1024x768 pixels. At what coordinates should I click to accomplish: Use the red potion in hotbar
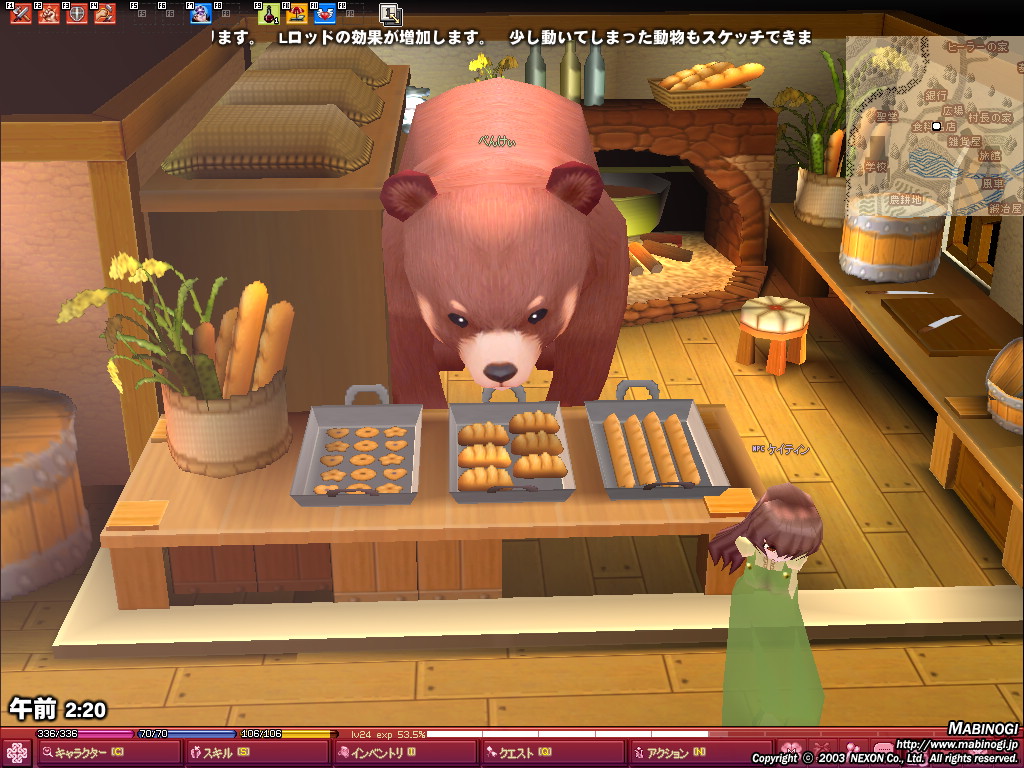click(x=269, y=14)
